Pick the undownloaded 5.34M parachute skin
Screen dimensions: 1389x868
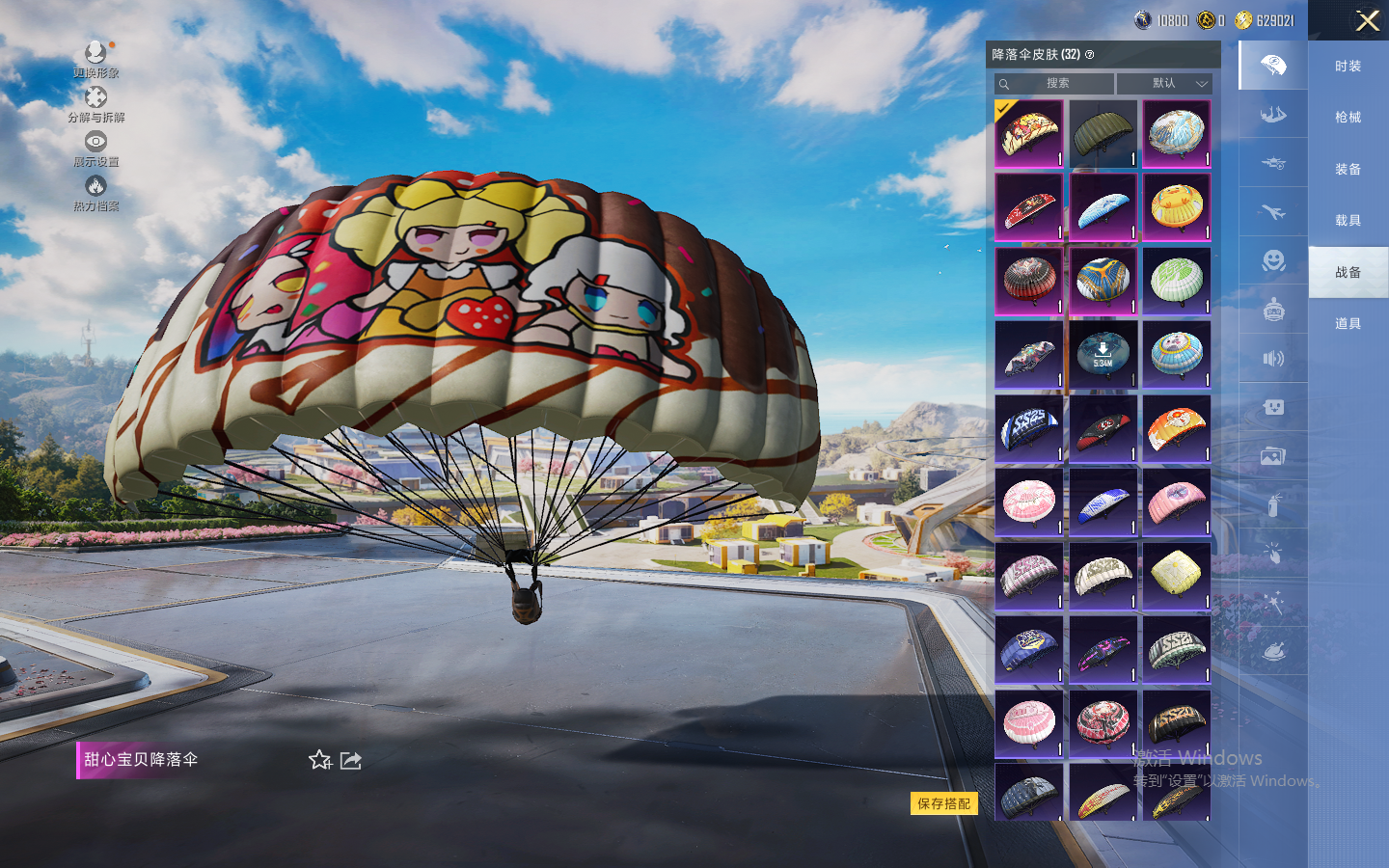pos(1103,354)
